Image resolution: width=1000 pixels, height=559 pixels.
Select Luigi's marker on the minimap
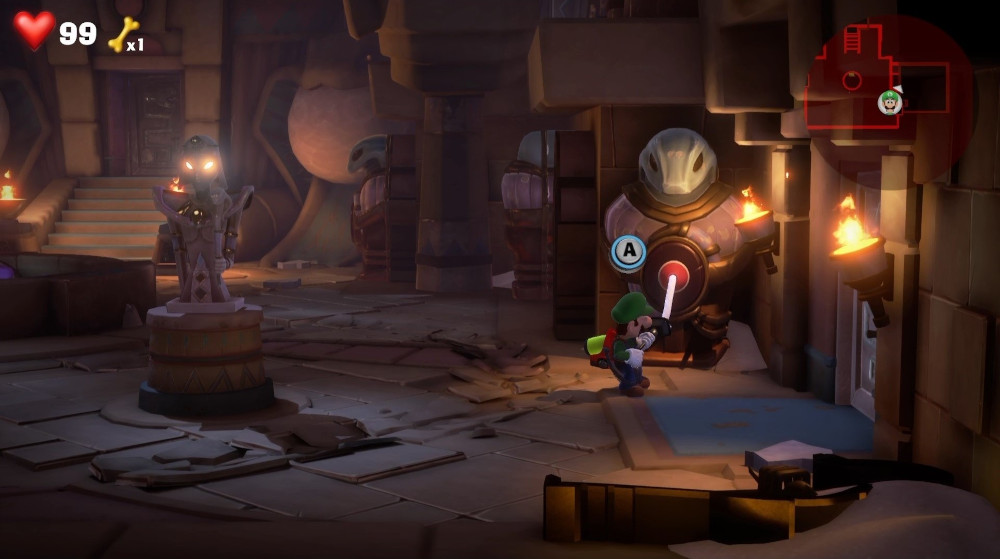tap(890, 101)
